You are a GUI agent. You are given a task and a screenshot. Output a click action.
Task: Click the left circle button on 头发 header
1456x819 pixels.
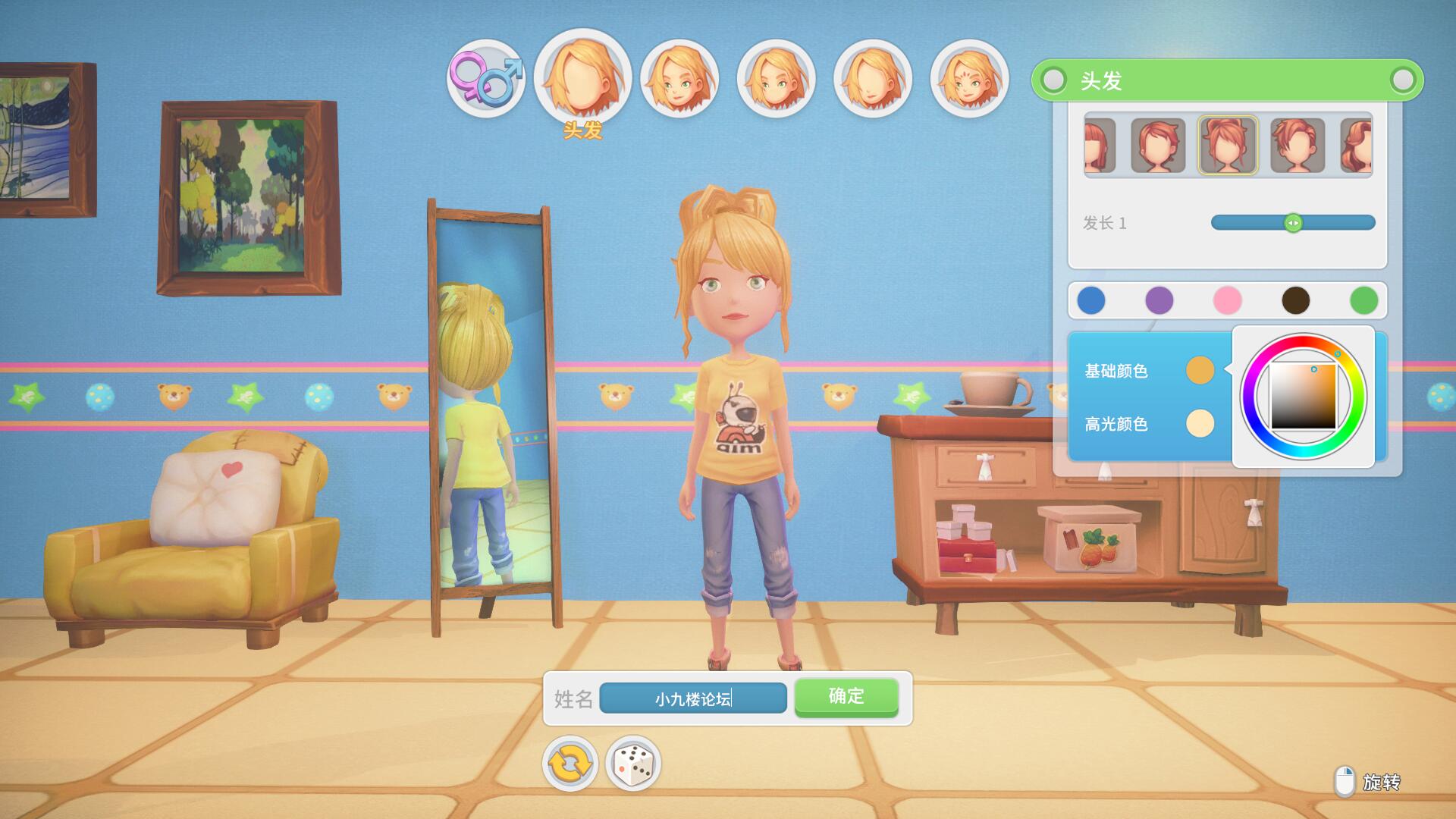[x=1053, y=80]
